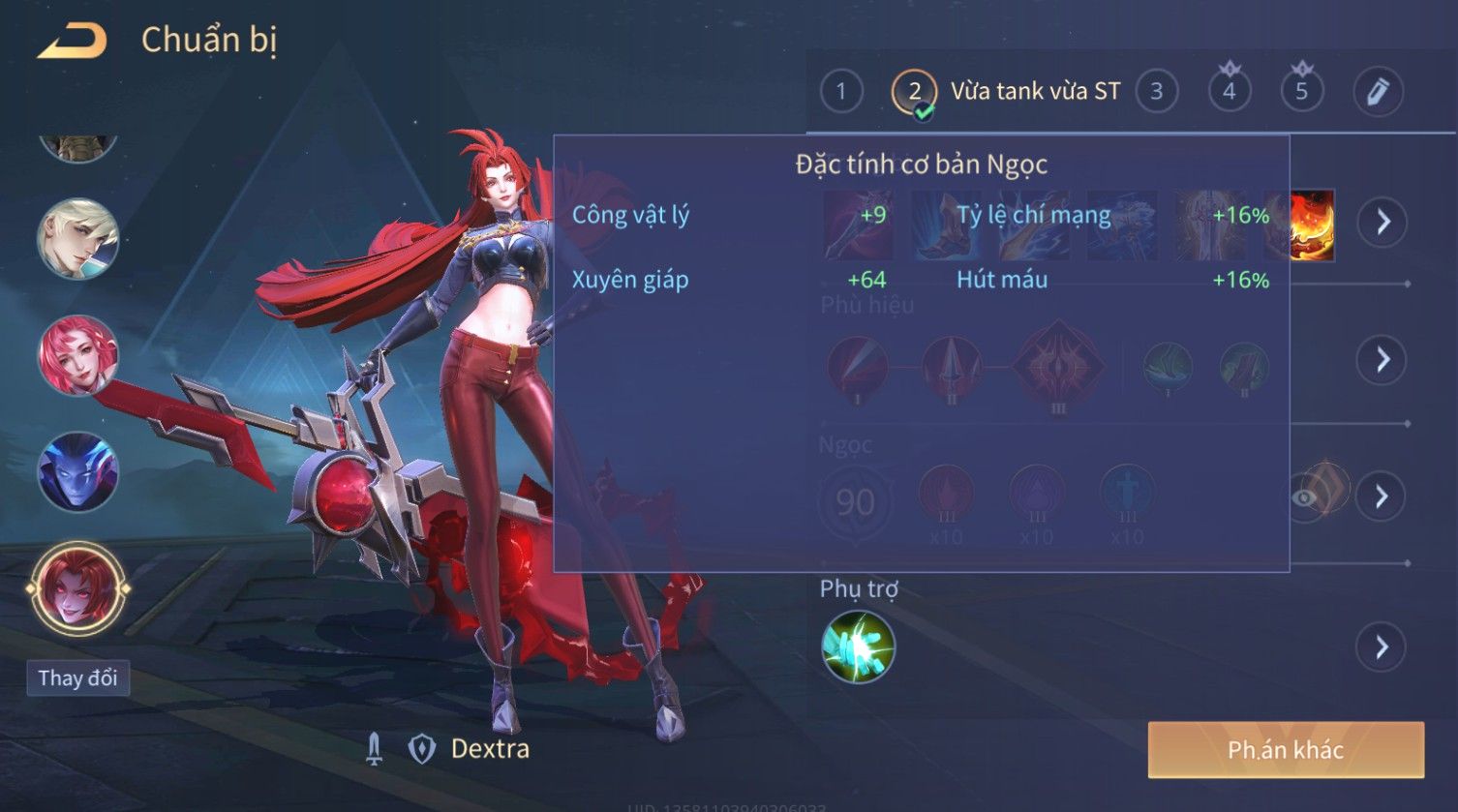Pick the pink-haired hero portrait
The image size is (1458, 812).
(77, 355)
